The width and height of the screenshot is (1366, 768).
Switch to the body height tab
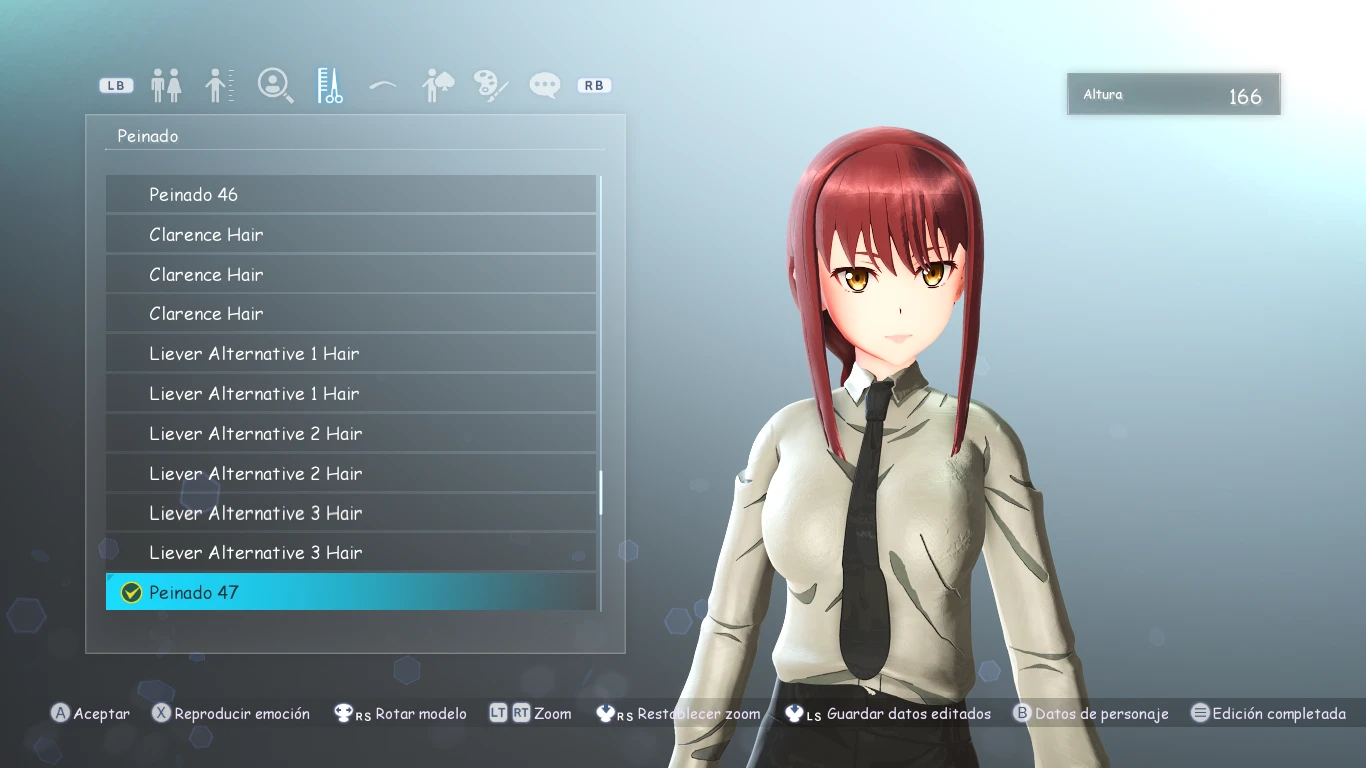[x=219, y=86]
